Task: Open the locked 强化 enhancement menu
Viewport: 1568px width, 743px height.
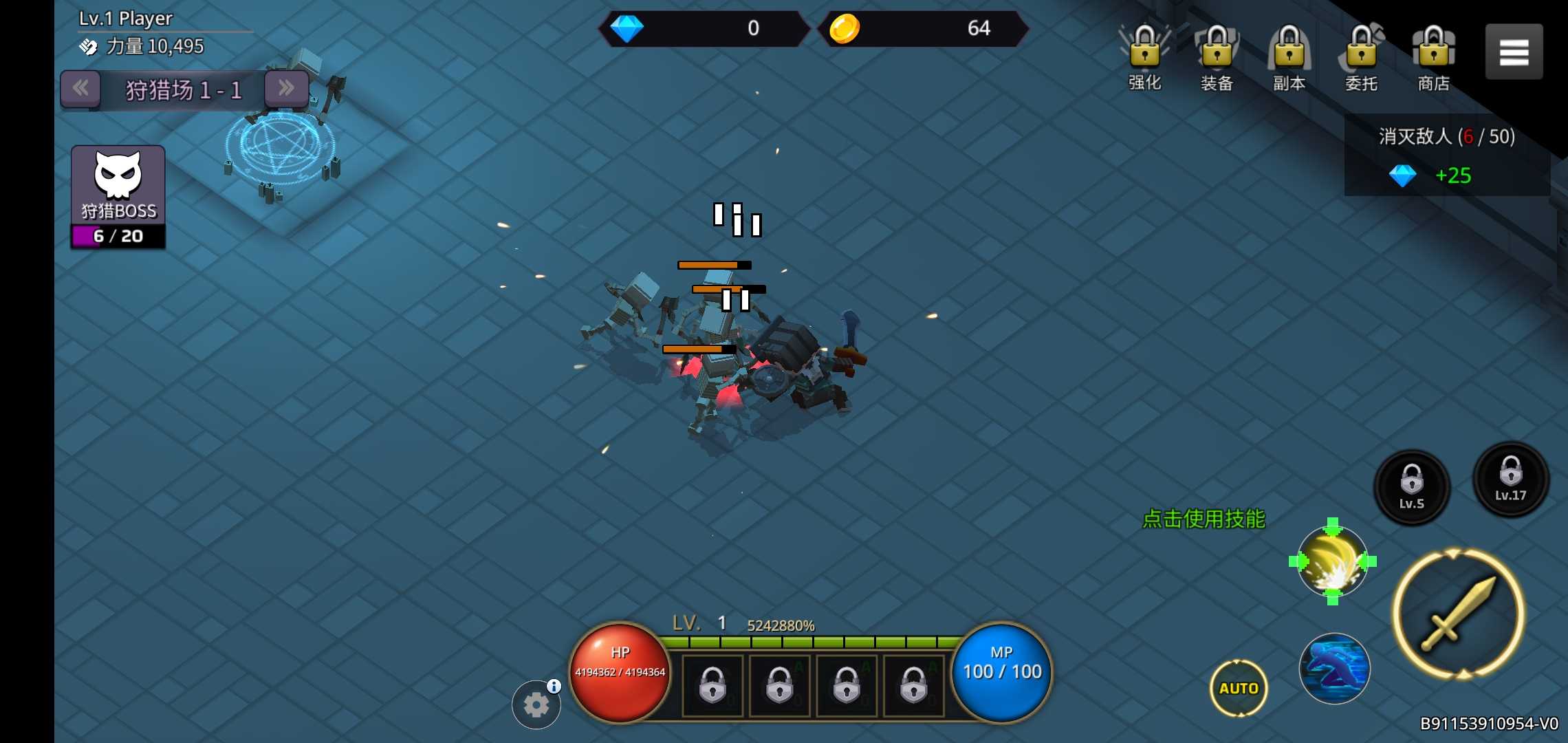Action: coord(1145,56)
